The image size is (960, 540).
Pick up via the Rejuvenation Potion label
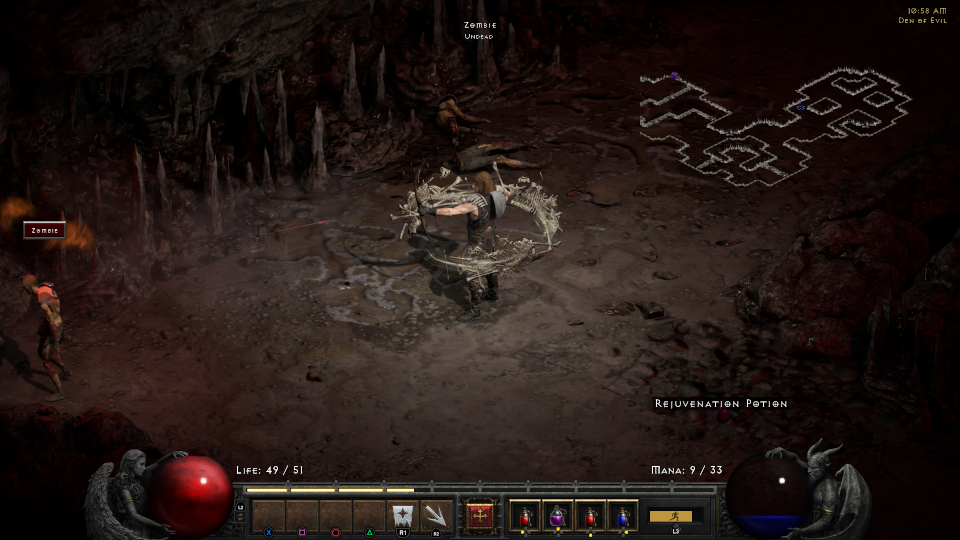pos(721,404)
